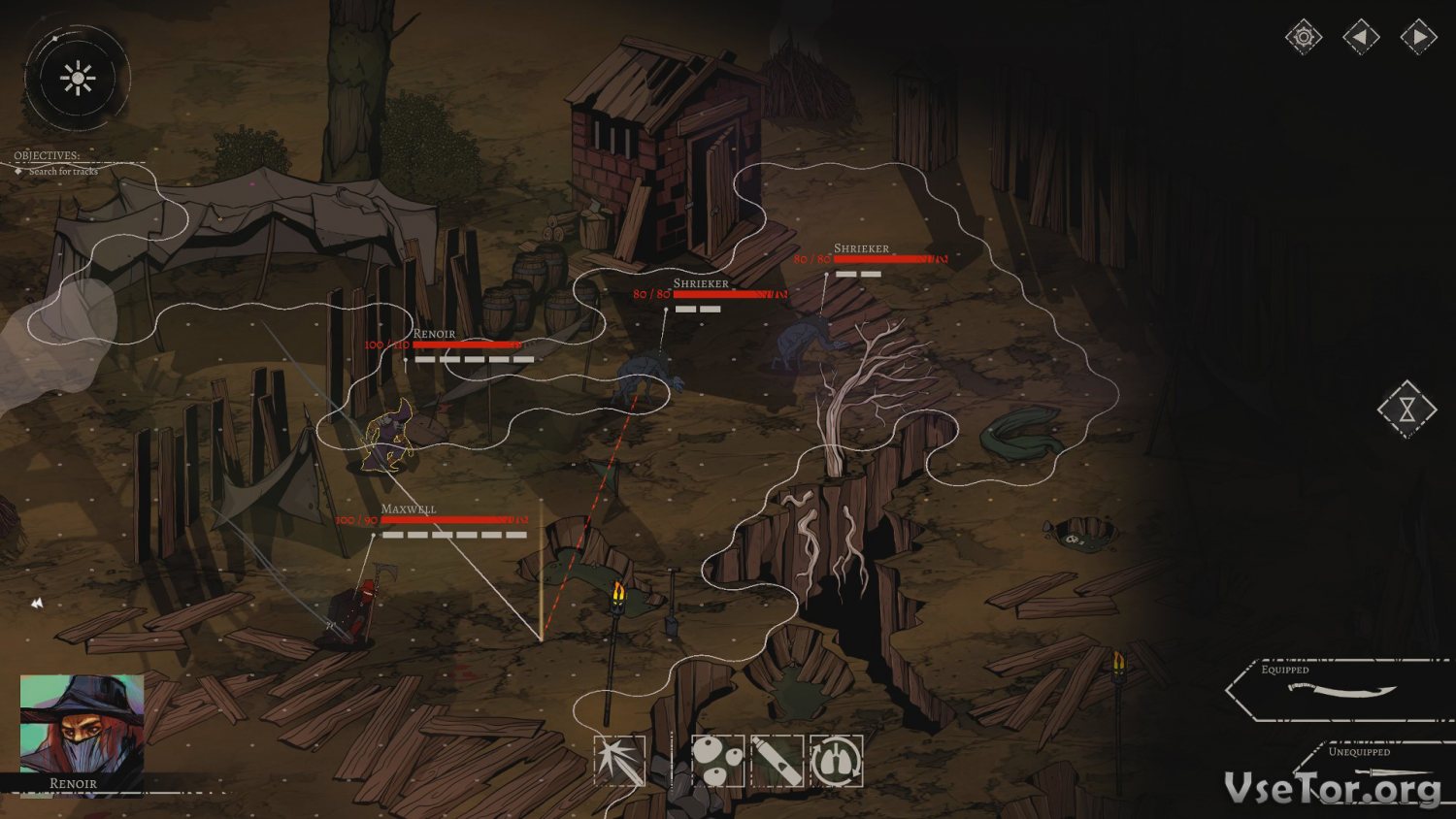Image resolution: width=1456 pixels, height=819 pixels.
Task: Select the Equipped curved blade weapon
Action: click(1342, 690)
